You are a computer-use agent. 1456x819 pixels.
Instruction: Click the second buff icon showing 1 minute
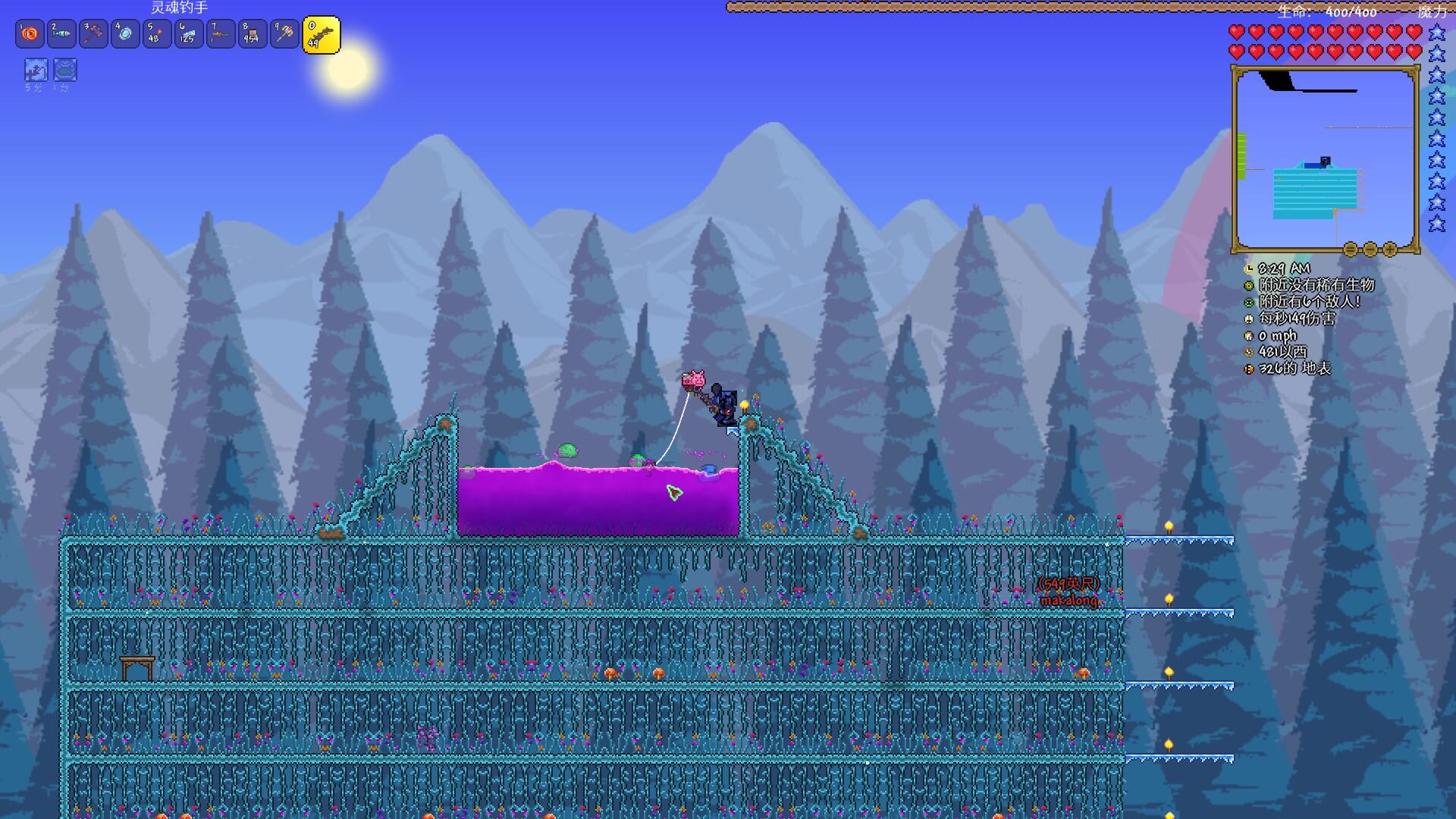pyautogui.click(x=65, y=70)
